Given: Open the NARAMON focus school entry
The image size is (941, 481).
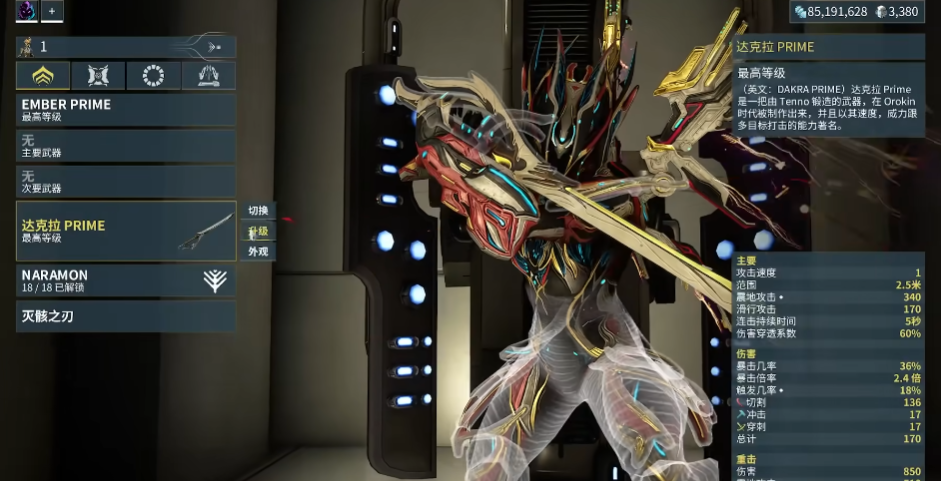Looking at the screenshot, I should pos(126,280).
